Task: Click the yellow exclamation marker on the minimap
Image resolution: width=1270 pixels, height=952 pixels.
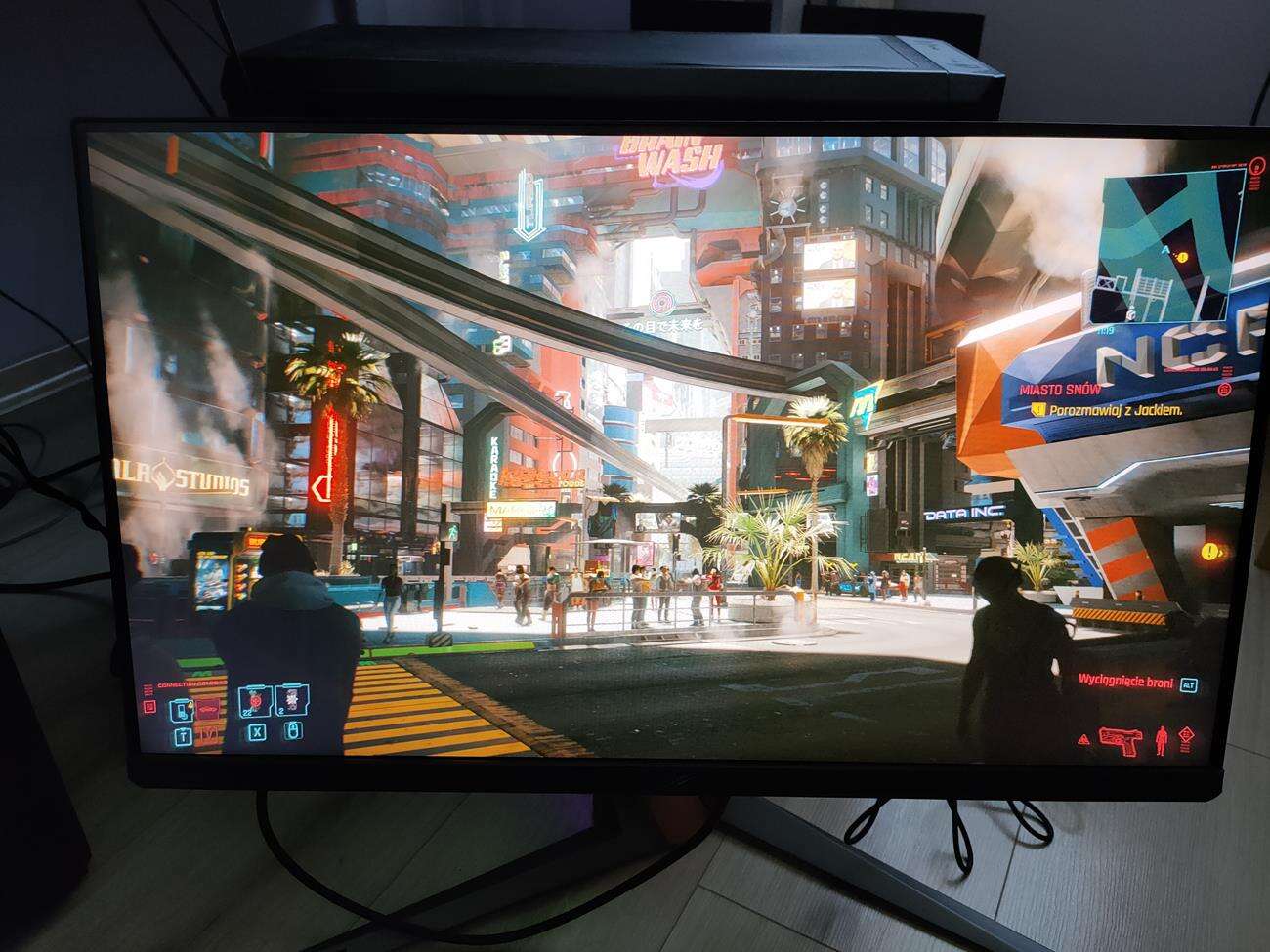Action: coord(1182,257)
